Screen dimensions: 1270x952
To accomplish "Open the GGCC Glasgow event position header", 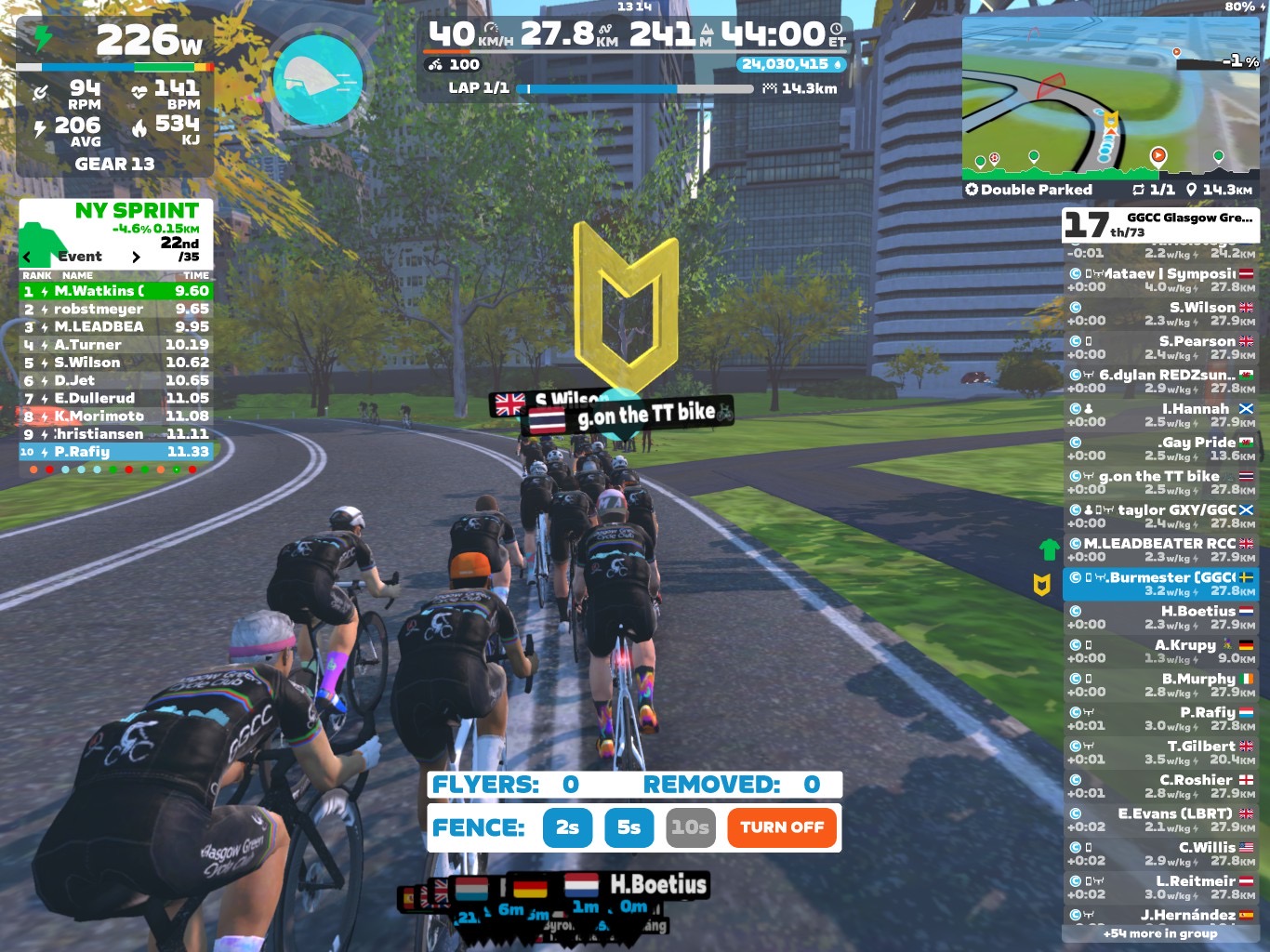I will tap(1160, 224).
